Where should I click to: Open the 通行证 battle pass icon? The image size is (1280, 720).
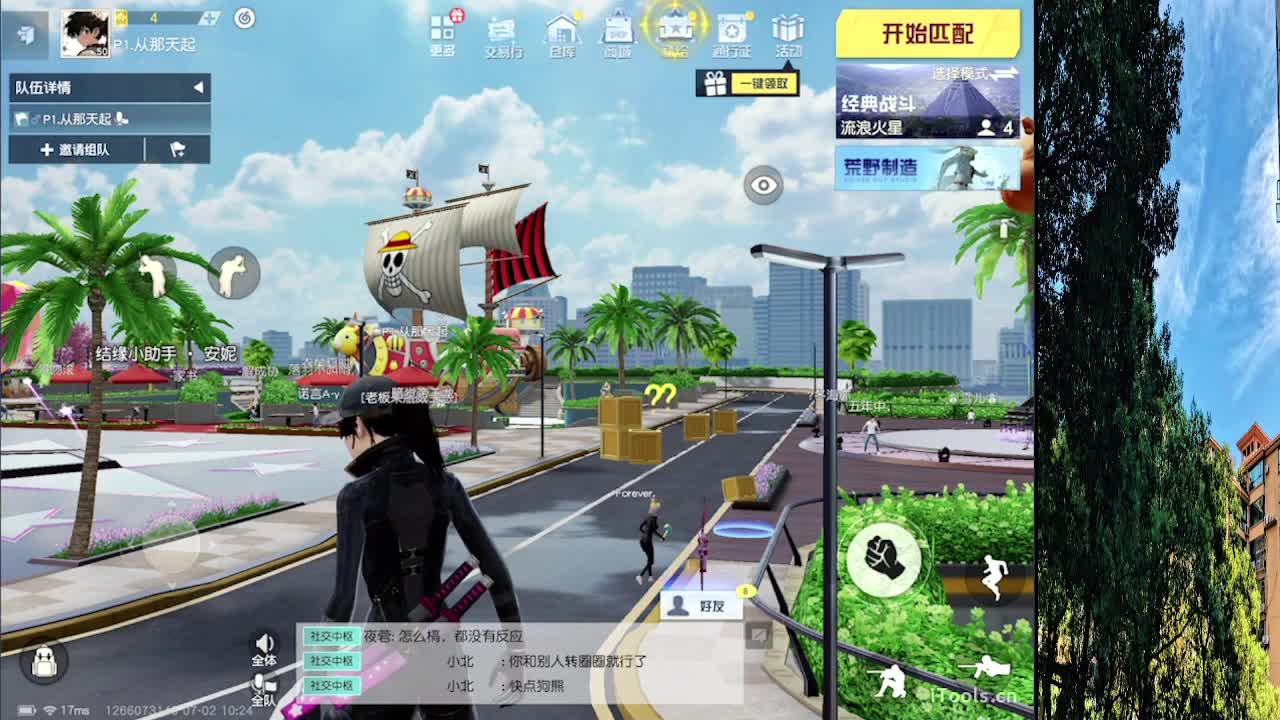[x=733, y=30]
